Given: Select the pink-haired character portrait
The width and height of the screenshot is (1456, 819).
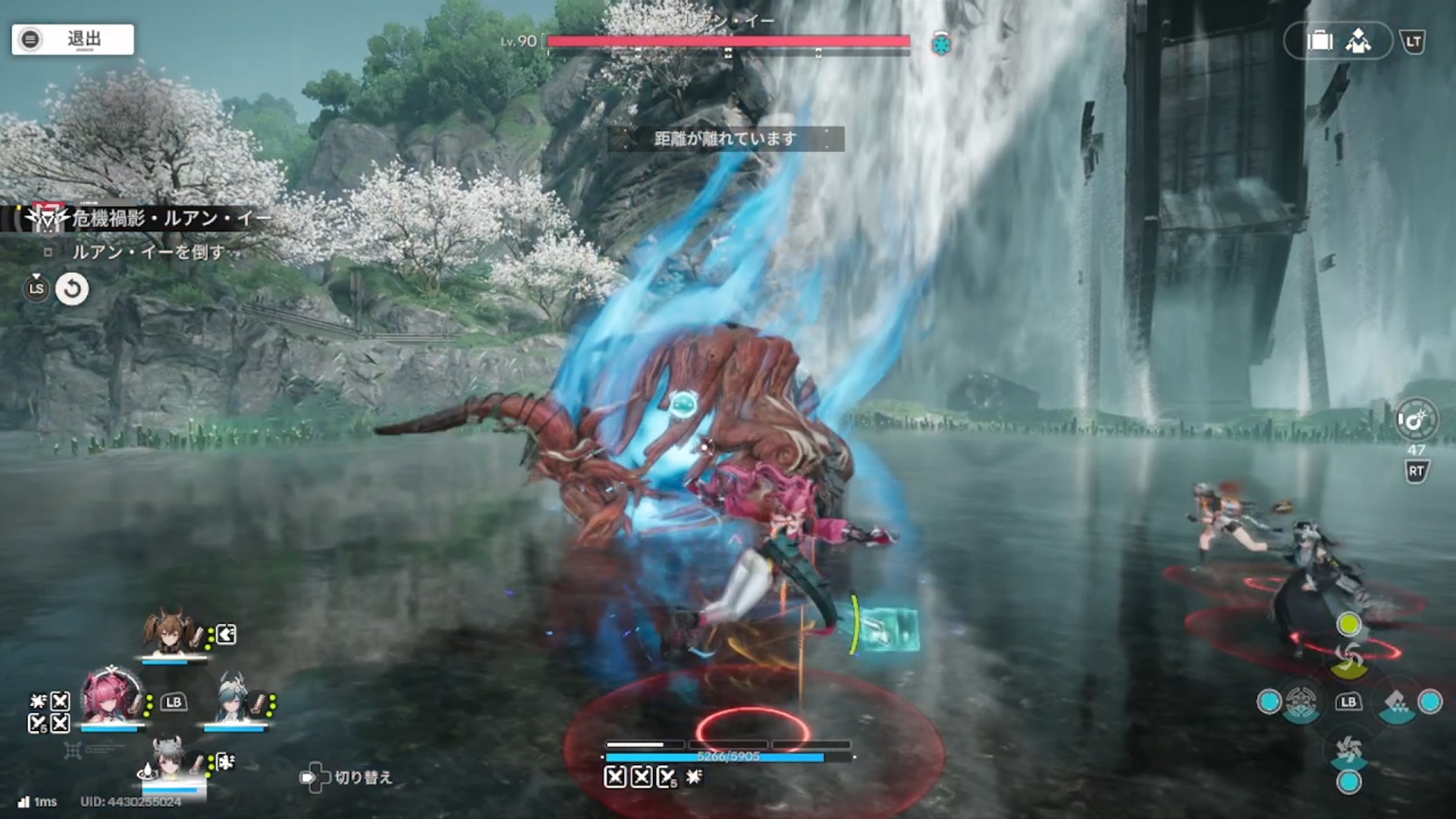Looking at the screenshot, I should click(111, 697).
